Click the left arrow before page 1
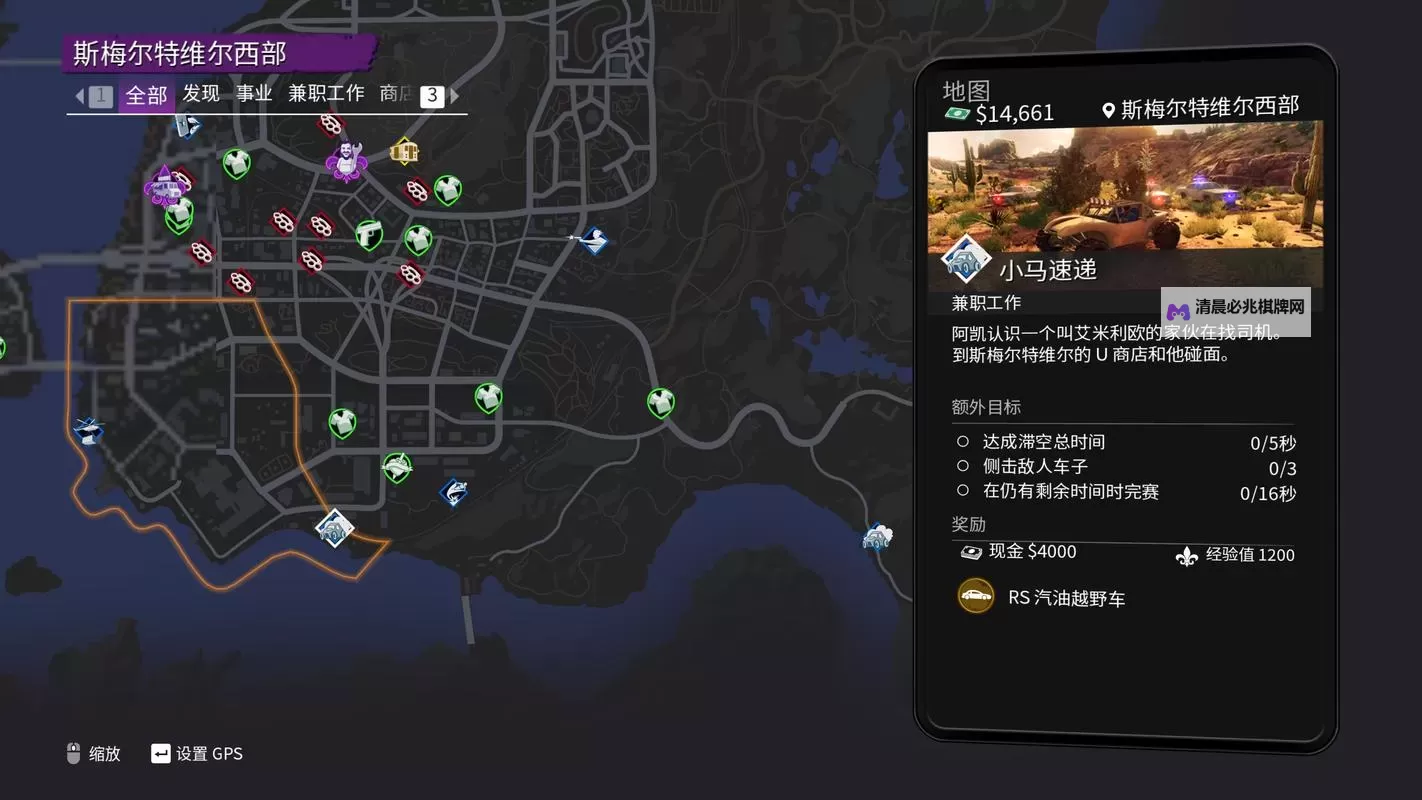 (x=79, y=95)
